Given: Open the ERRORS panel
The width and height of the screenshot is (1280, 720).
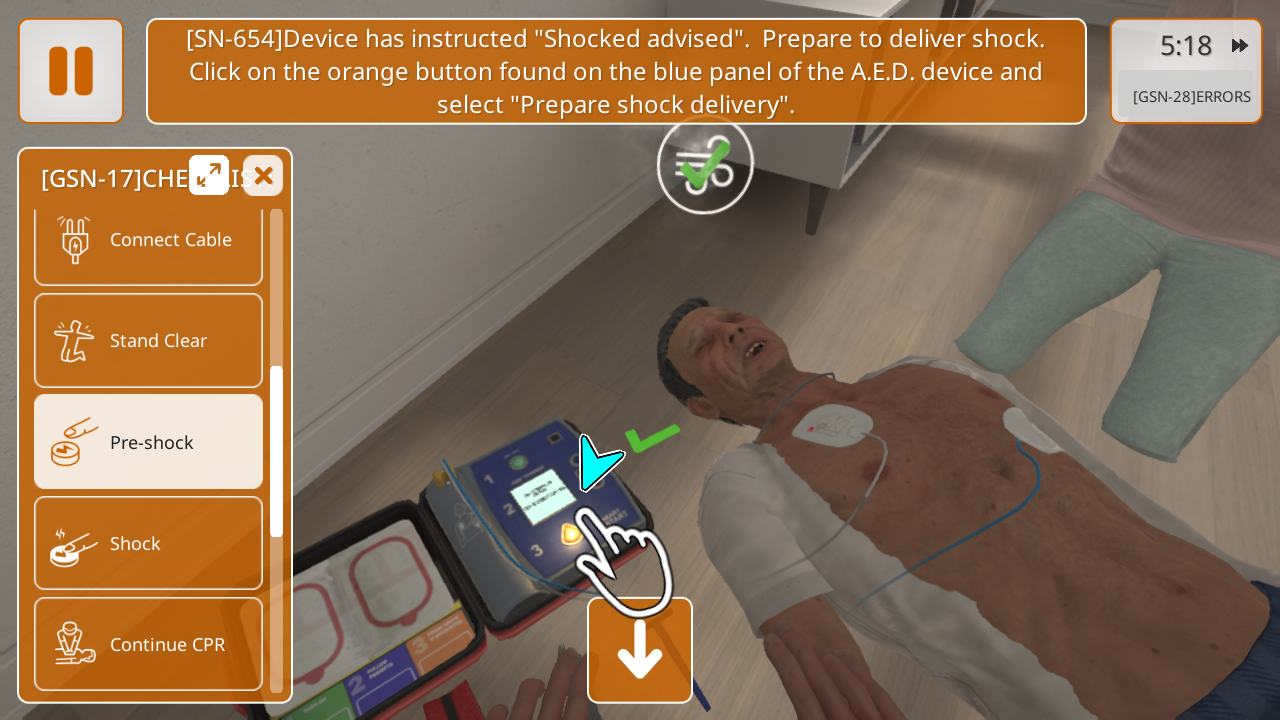Looking at the screenshot, I should (1190, 97).
